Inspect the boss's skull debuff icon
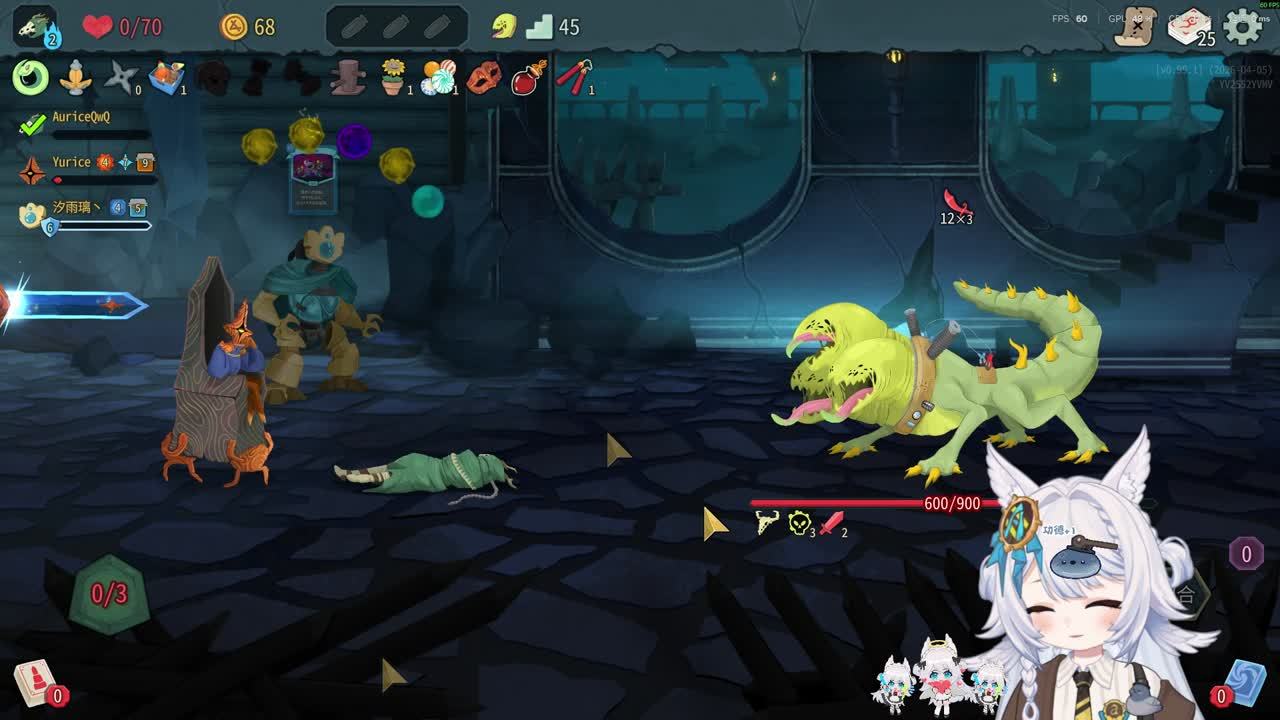The height and width of the screenshot is (720, 1280). click(x=799, y=523)
